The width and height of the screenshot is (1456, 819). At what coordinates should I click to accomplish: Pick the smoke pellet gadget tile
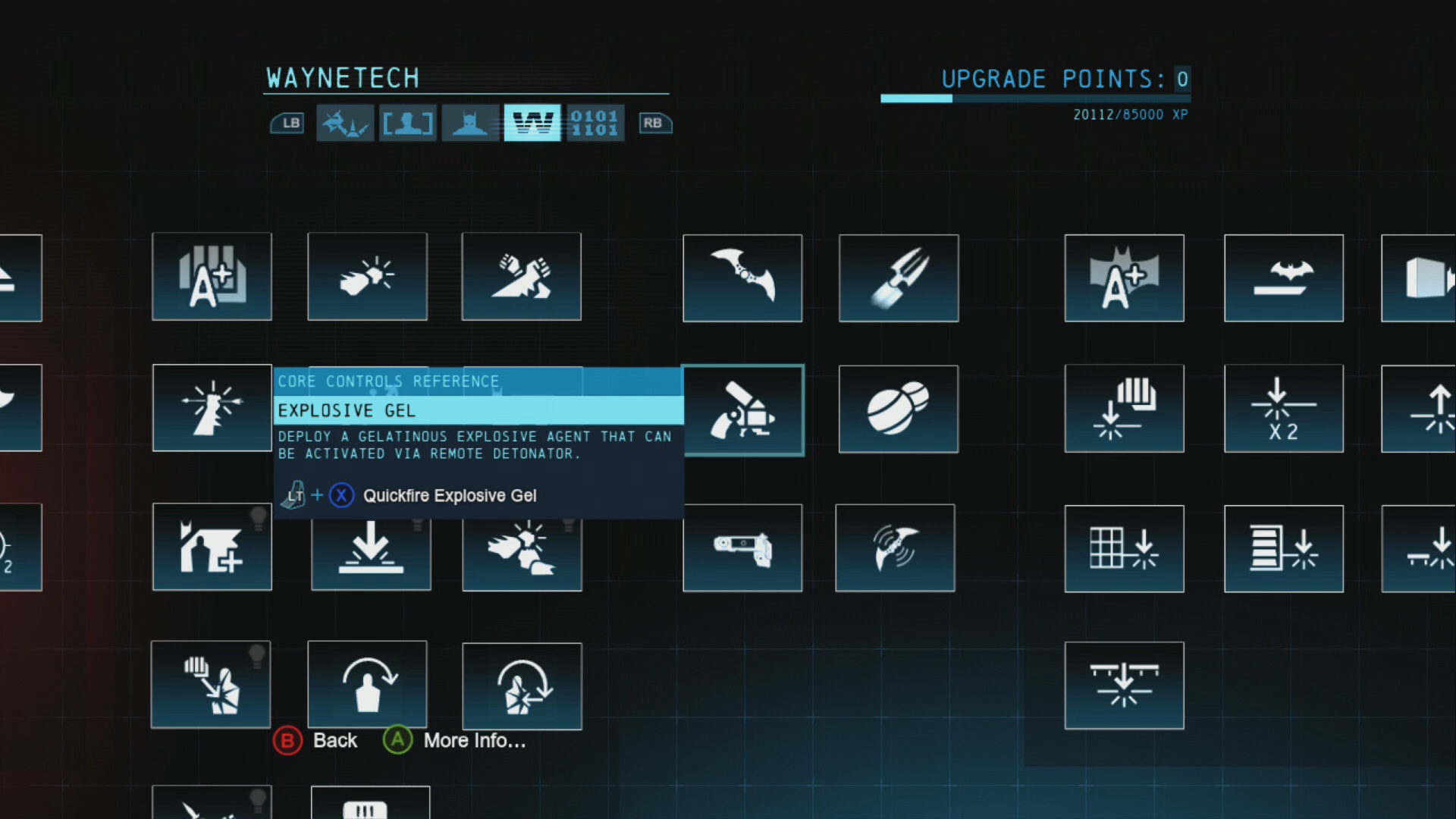[x=899, y=409]
